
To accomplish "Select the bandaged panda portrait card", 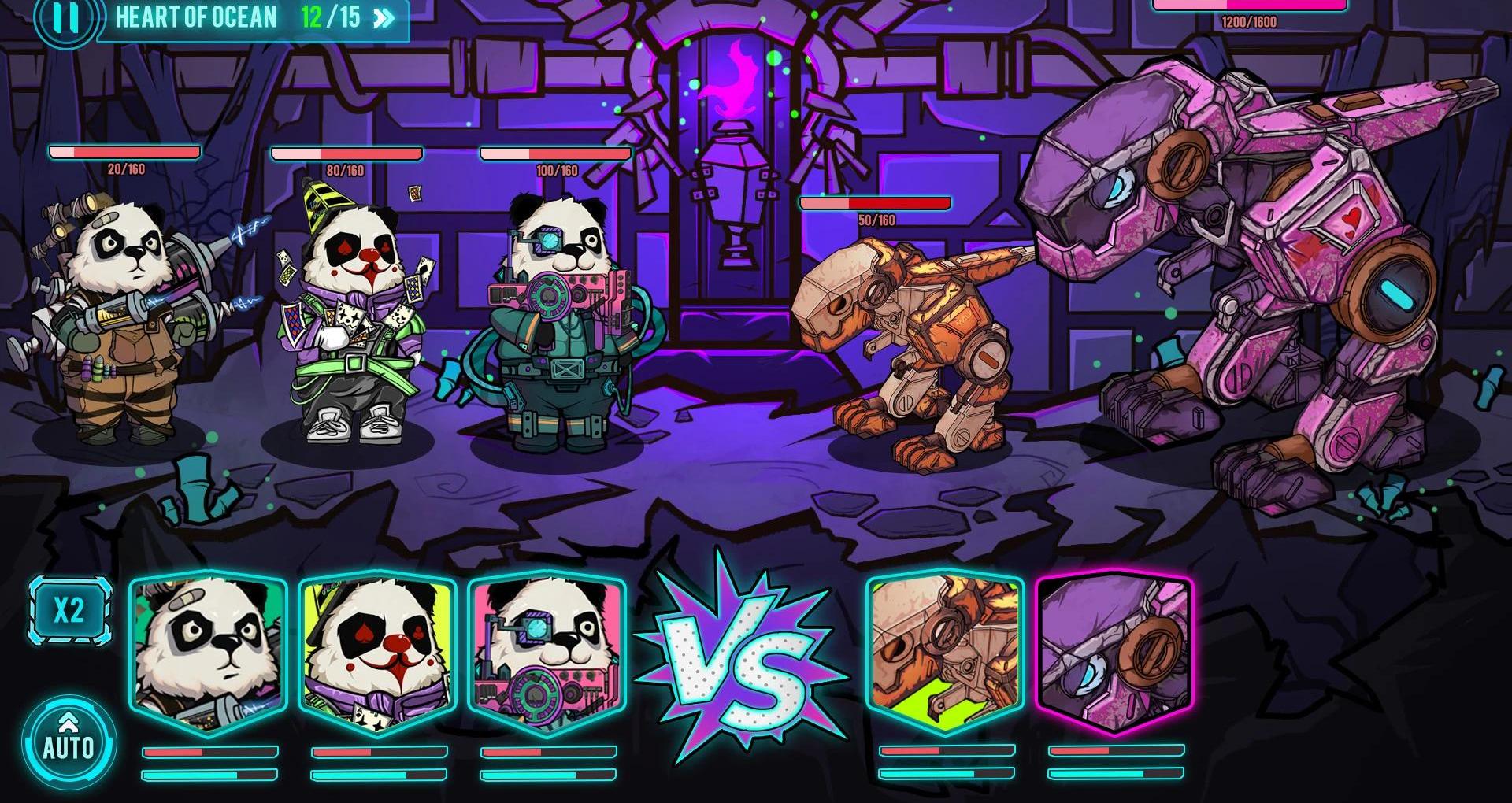I will click(209, 653).
